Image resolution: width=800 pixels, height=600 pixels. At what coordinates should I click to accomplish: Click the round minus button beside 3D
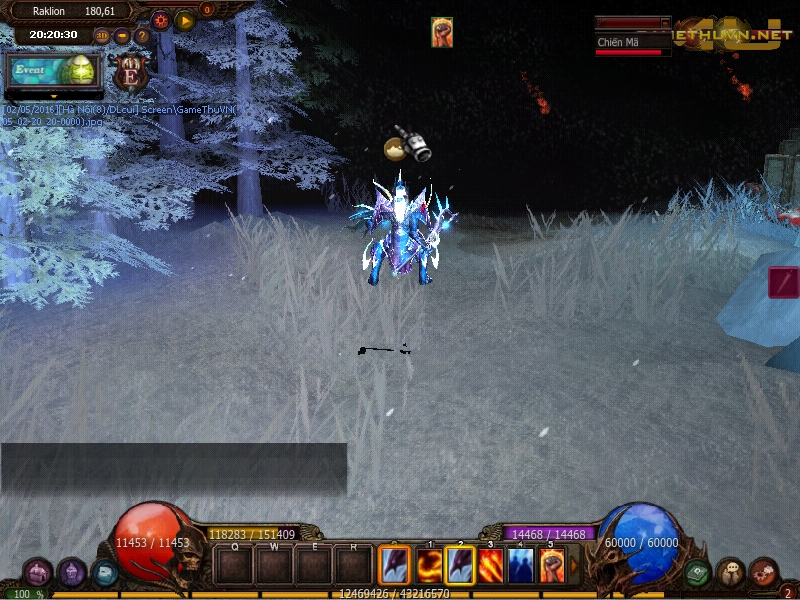[x=122, y=36]
